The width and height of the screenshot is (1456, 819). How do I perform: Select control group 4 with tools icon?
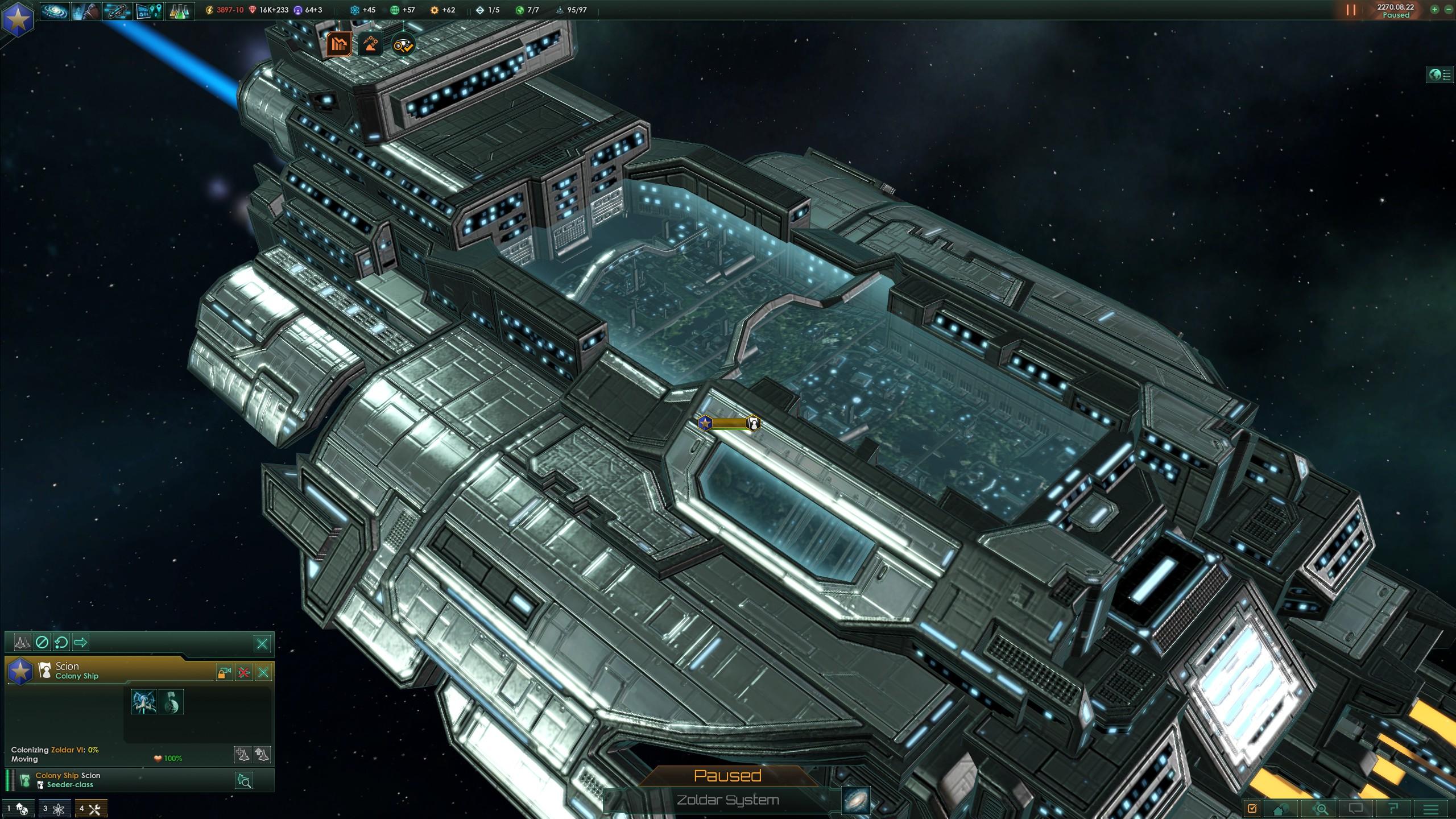91,809
